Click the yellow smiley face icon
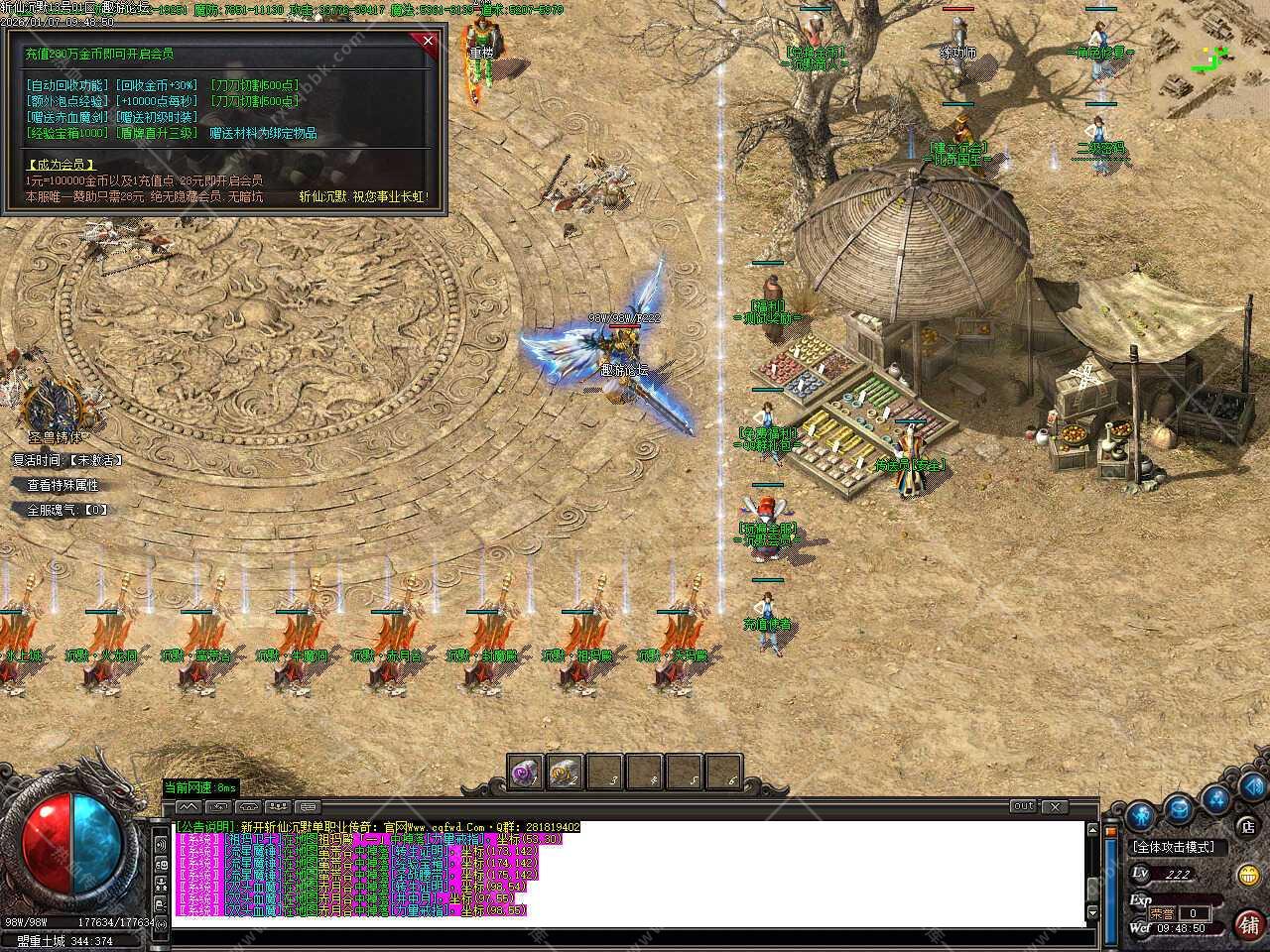This screenshot has width=1270, height=952. 1248,875
